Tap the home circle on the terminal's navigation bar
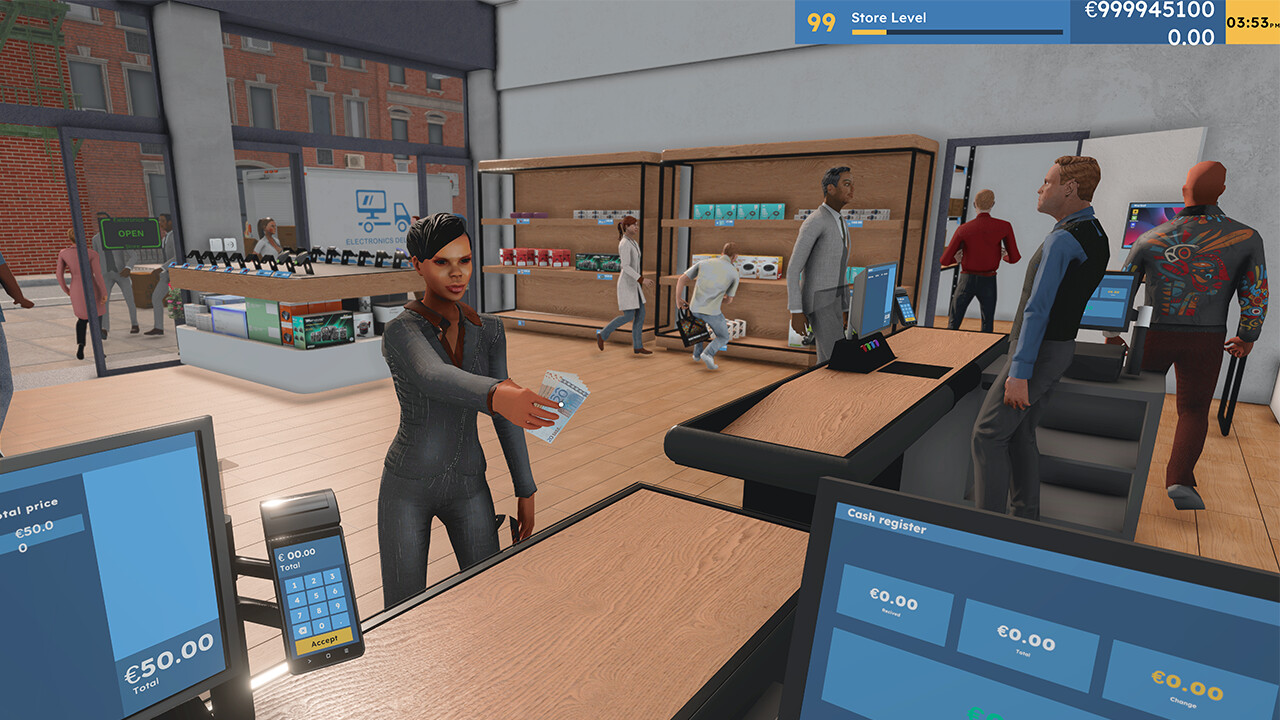 [328, 655]
